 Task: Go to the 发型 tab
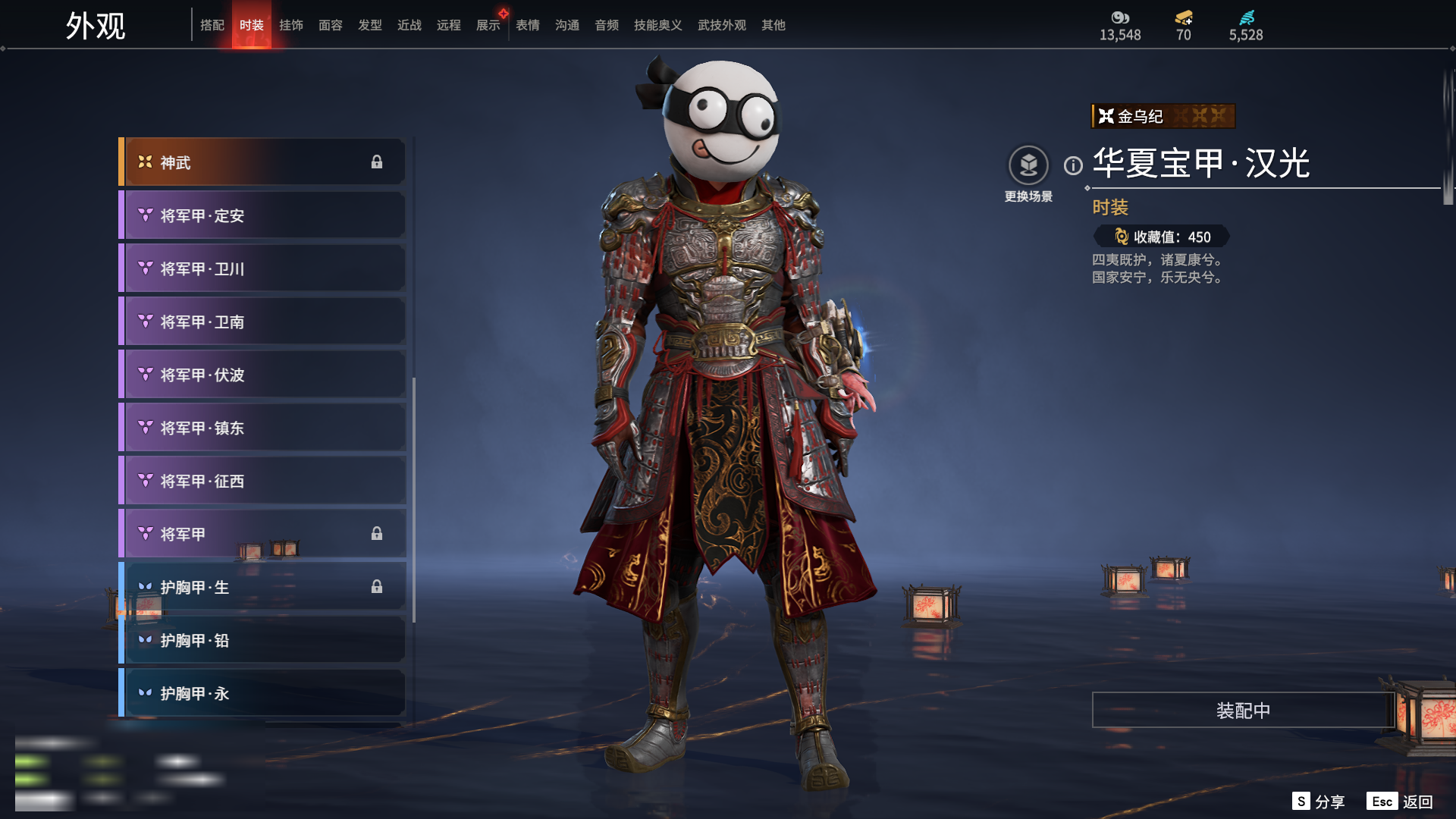pyautogui.click(x=370, y=25)
